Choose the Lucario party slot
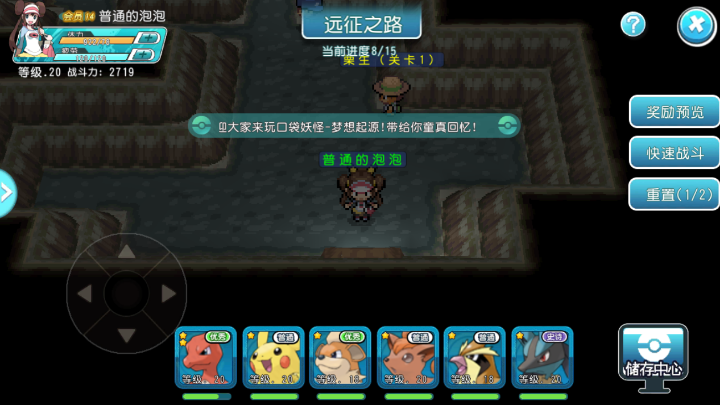Viewport: 720px width, 405px height. click(x=542, y=357)
